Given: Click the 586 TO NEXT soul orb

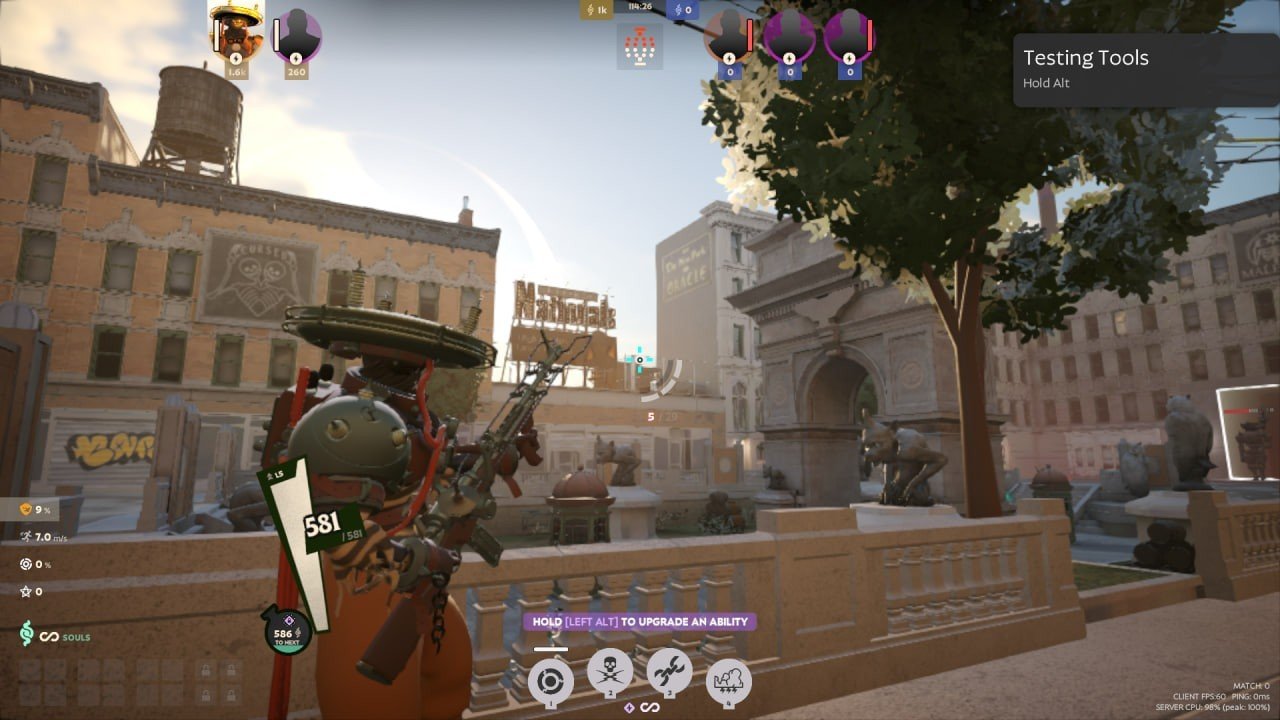Looking at the screenshot, I should [x=287, y=633].
